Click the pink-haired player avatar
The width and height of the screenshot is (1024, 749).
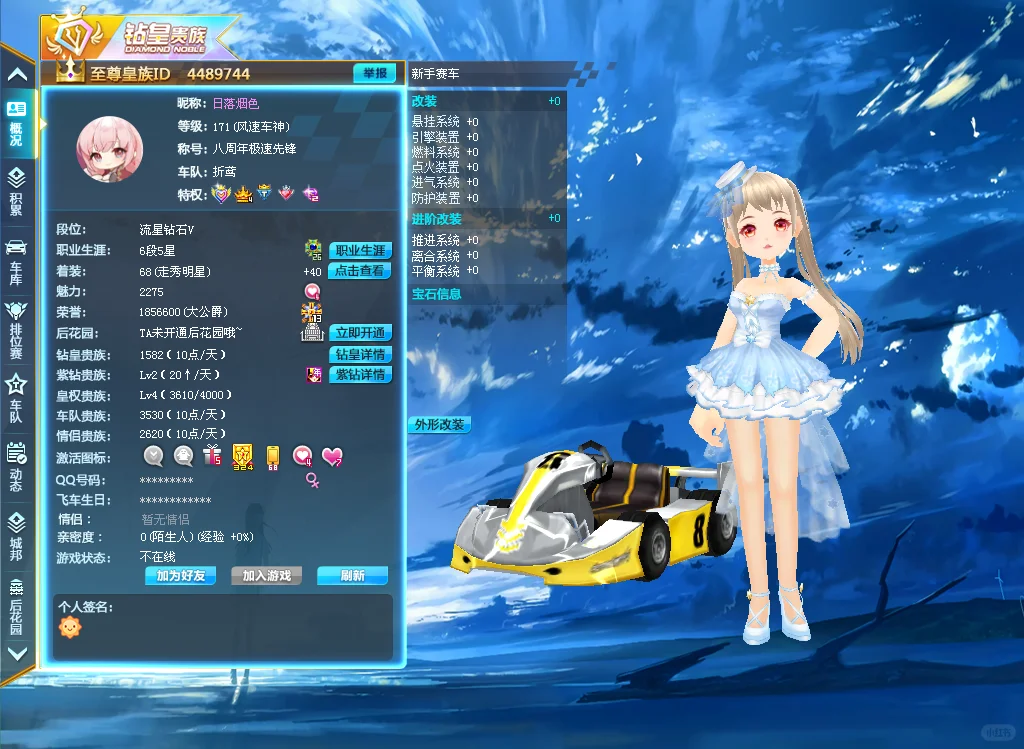point(110,148)
